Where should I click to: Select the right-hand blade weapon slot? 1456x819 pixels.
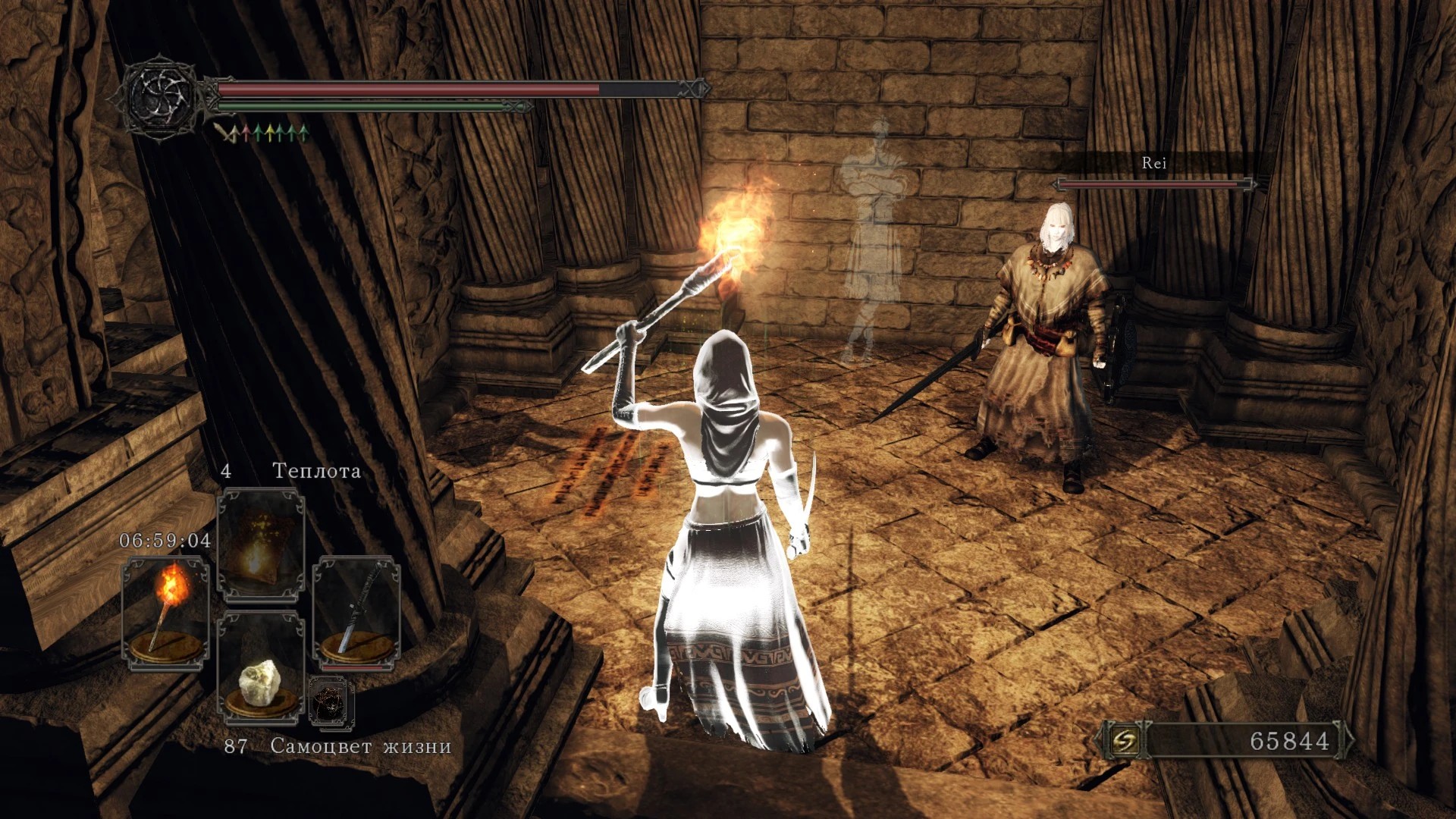tap(356, 613)
